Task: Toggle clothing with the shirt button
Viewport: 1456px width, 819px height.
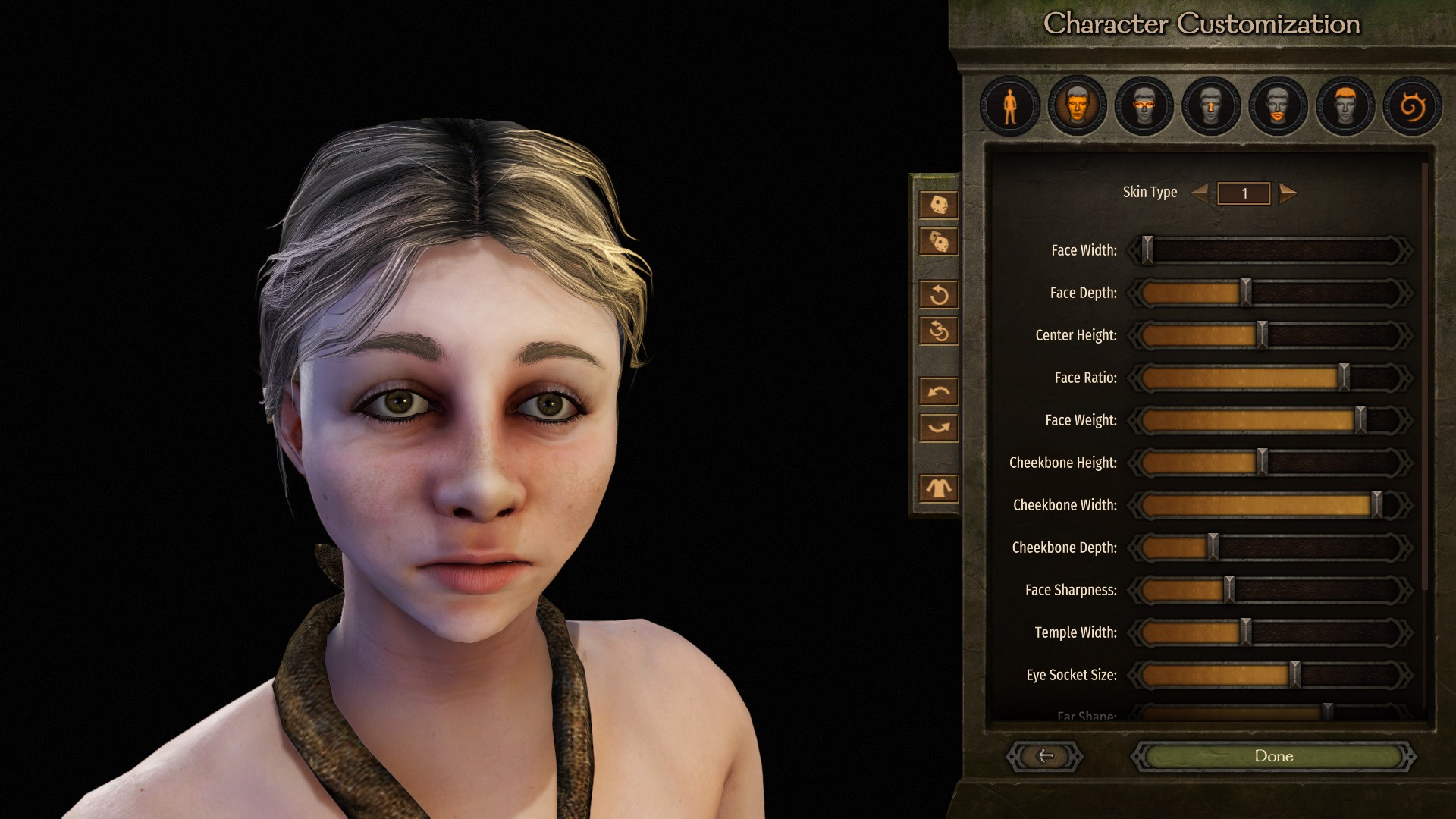Action: [939, 488]
